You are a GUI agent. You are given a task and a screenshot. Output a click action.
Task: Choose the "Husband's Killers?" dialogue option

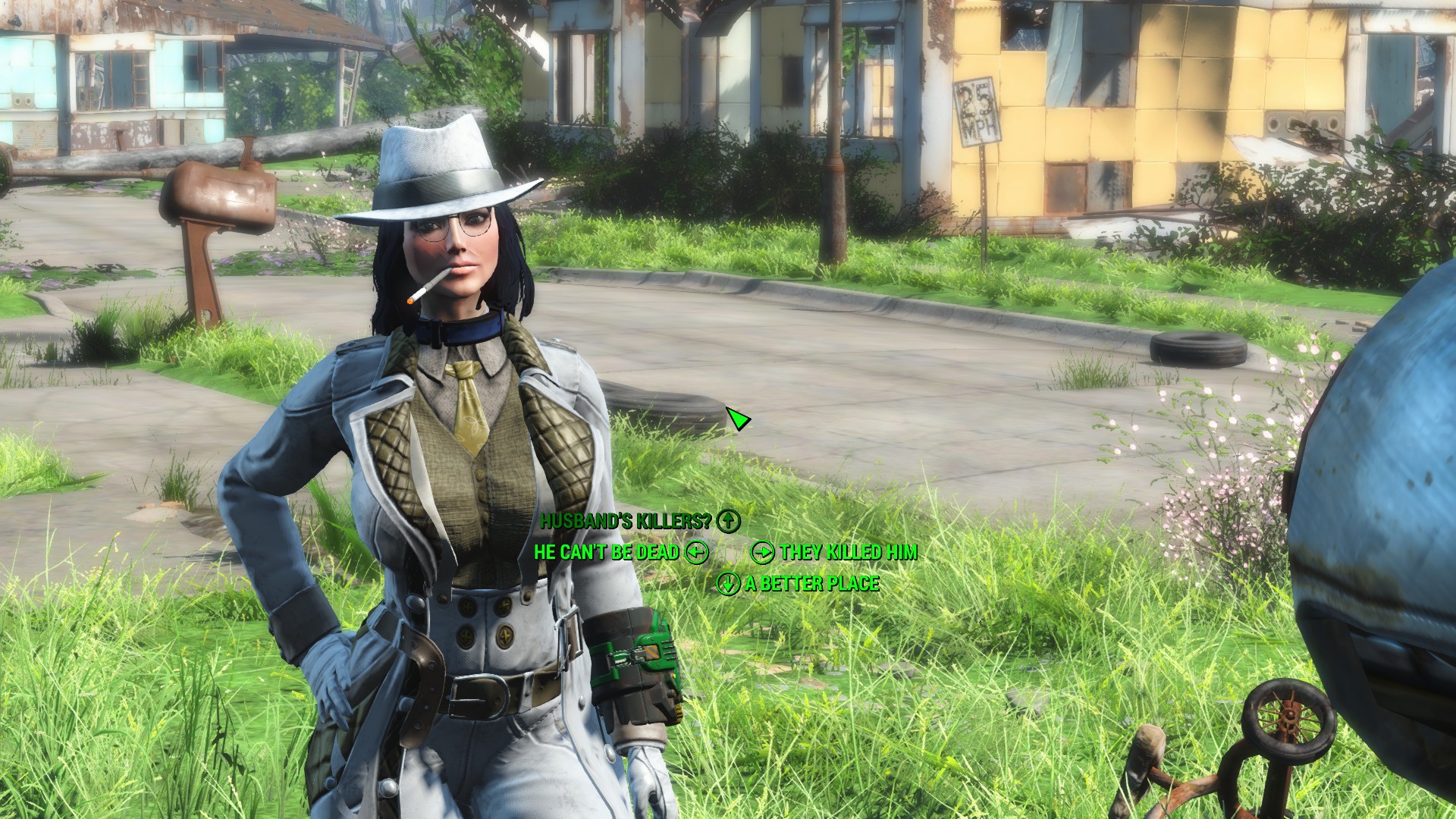(x=626, y=520)
